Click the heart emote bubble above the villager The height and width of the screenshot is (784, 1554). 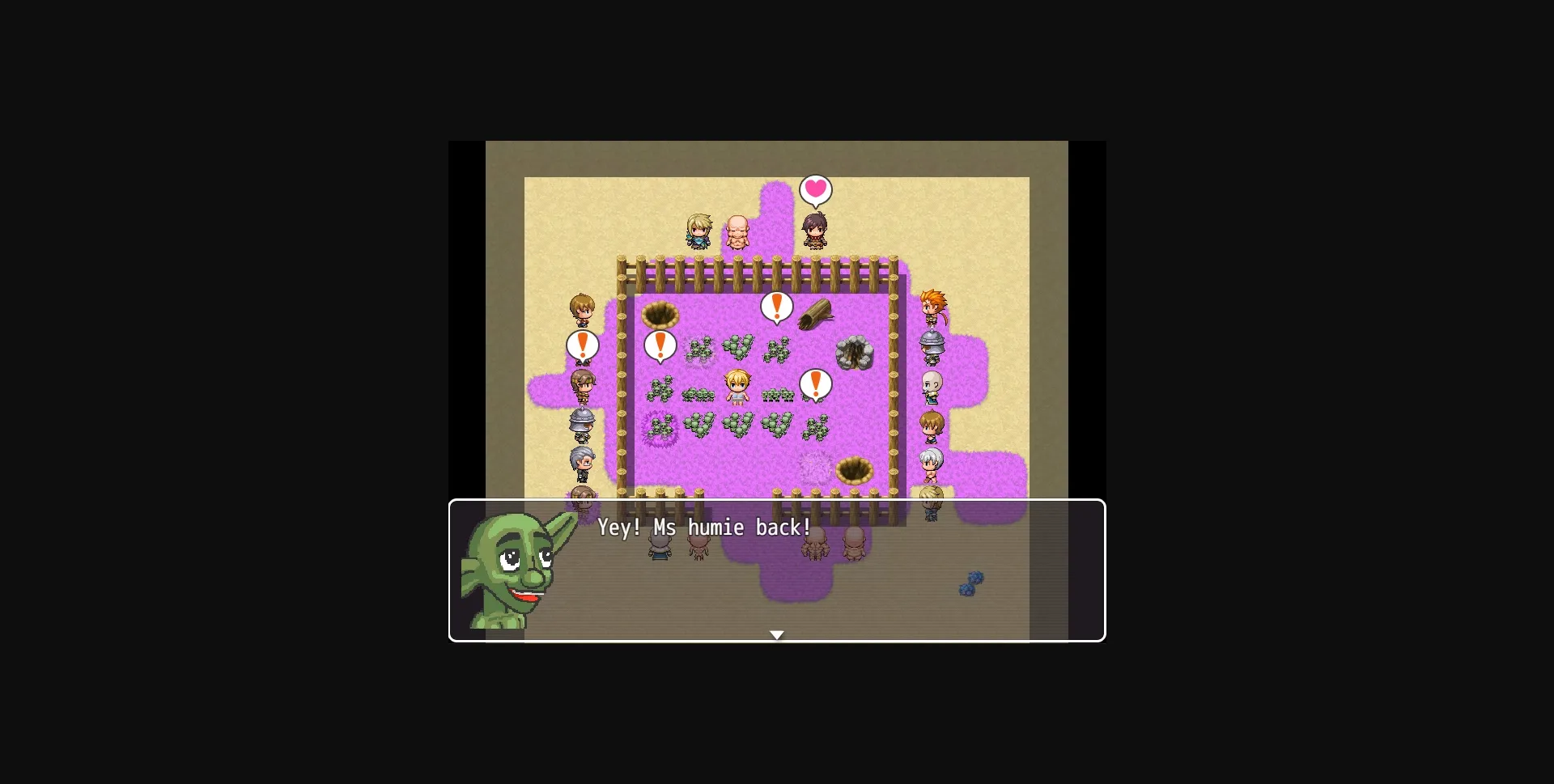coord(815,190)
